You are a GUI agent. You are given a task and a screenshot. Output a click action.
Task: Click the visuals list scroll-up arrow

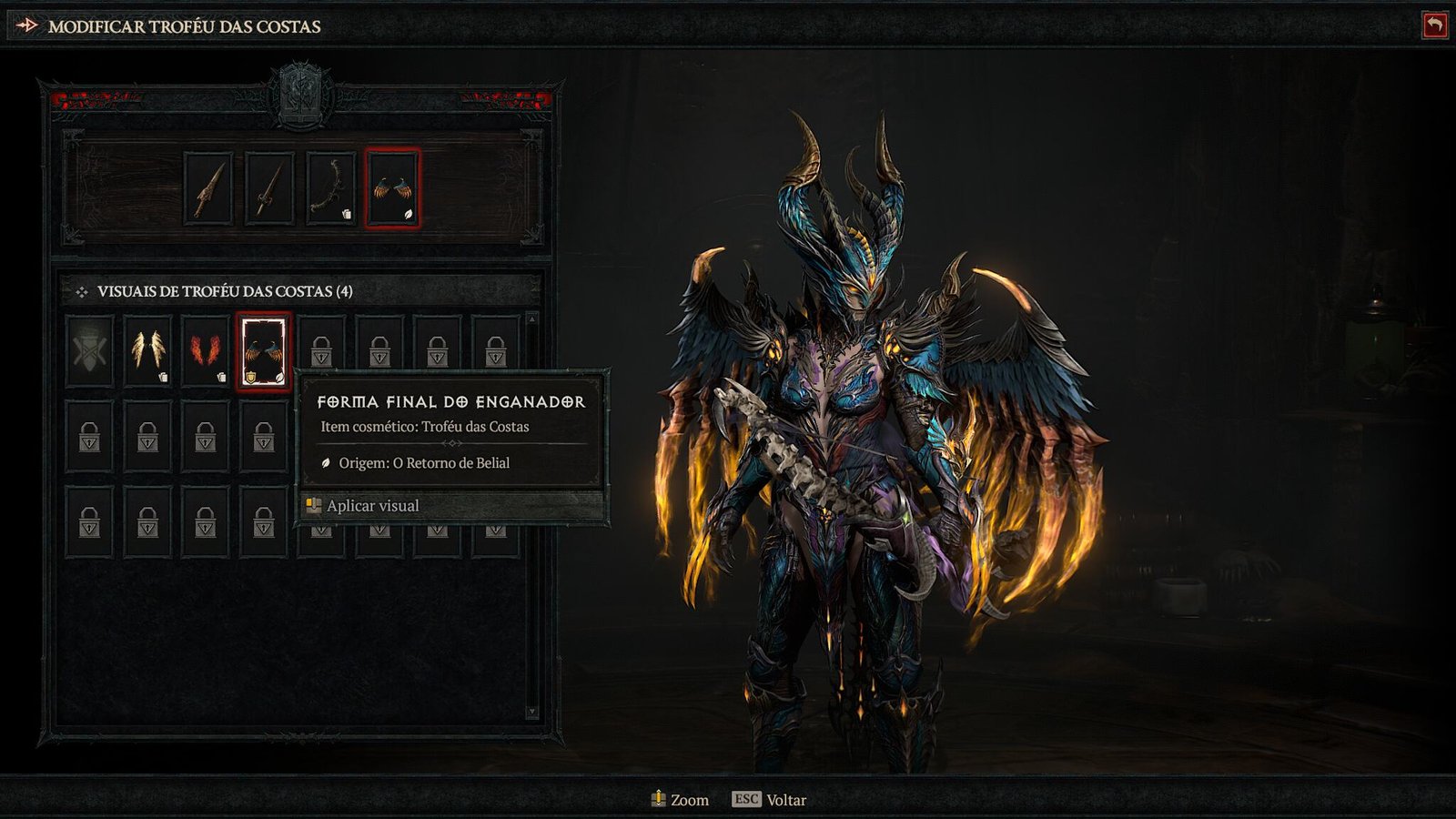pyautogui.click(x=532, y=319)
